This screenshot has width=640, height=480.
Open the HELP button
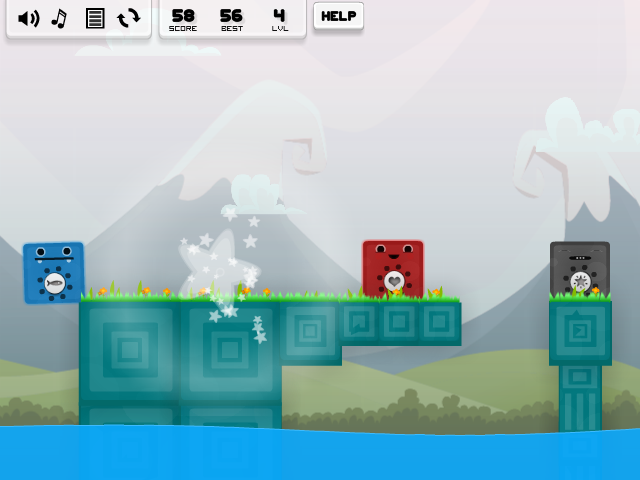pos(338,16)
